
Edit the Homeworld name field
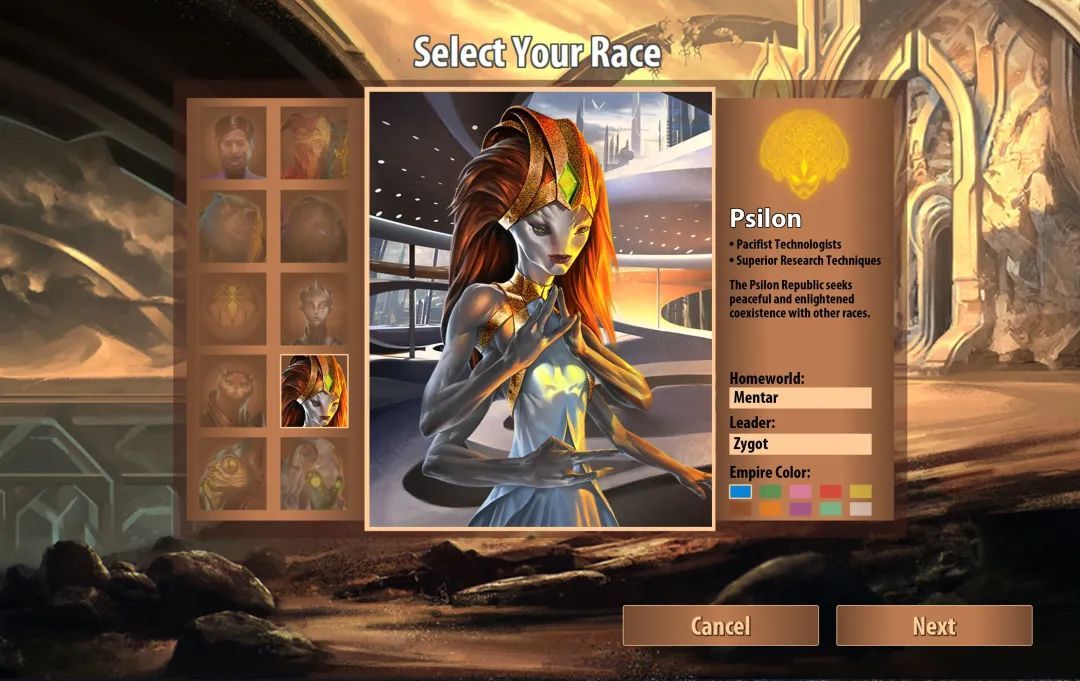point(800,398)
